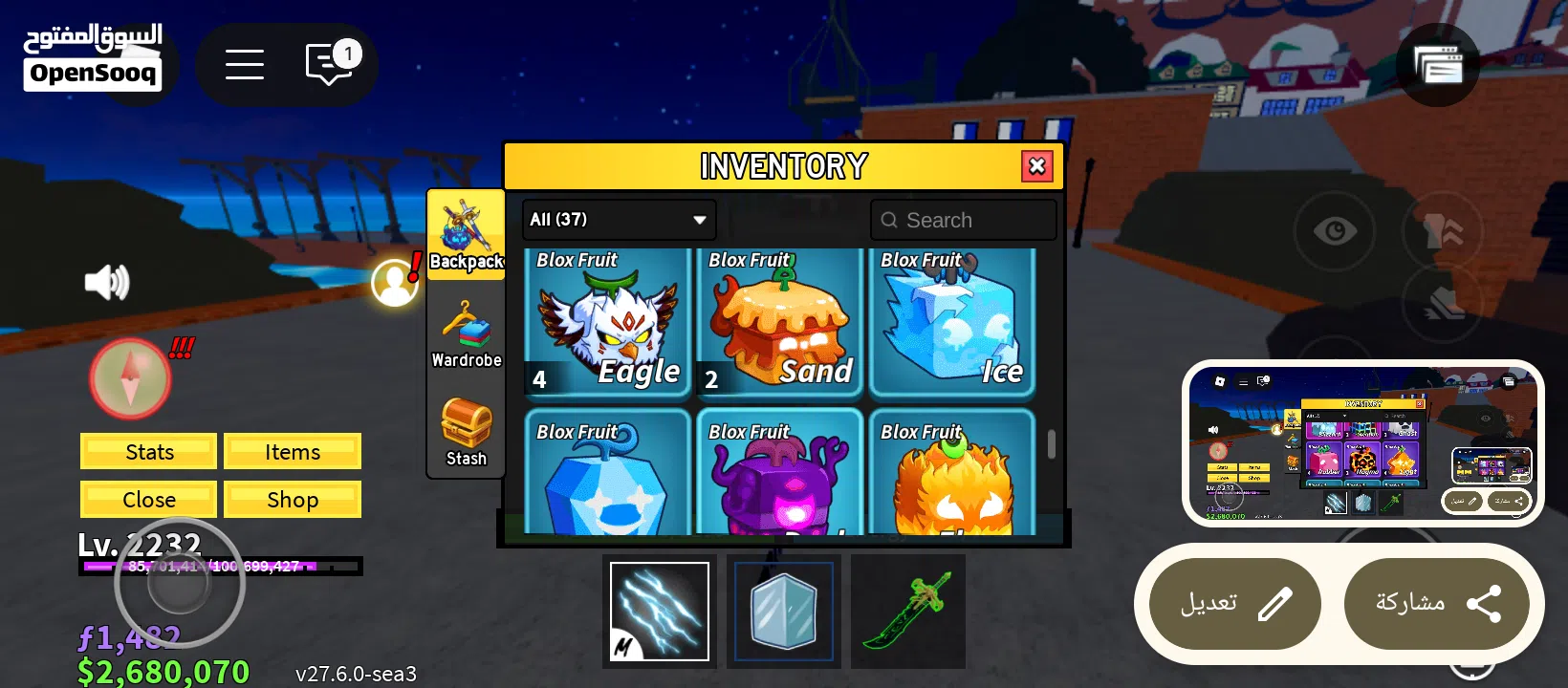Open the All (37) filter dropdown
Viewport: 1568px width, 688px height.
tap(619, 220)
